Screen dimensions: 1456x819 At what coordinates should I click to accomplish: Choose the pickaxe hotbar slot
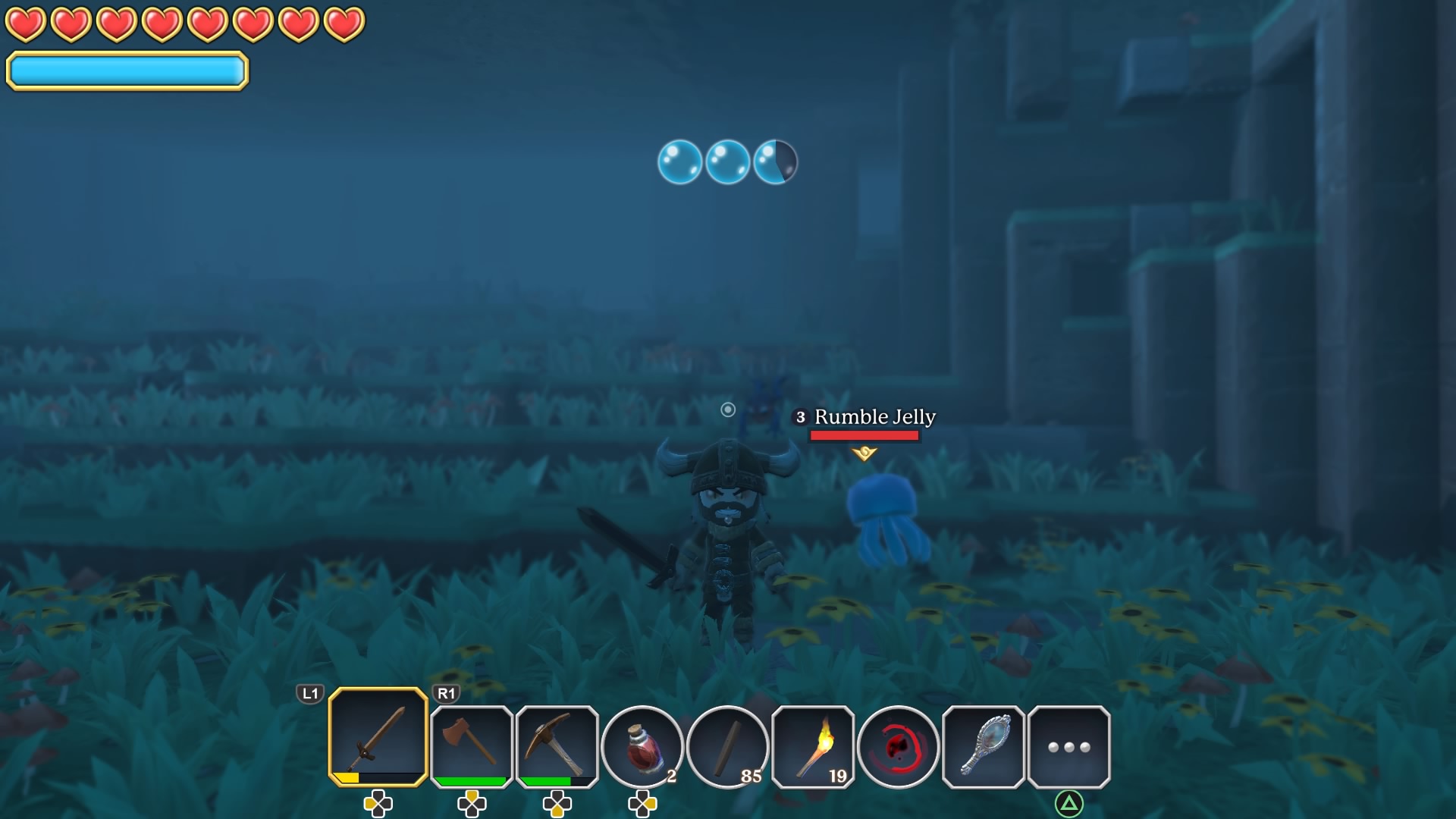coord(557,745)
